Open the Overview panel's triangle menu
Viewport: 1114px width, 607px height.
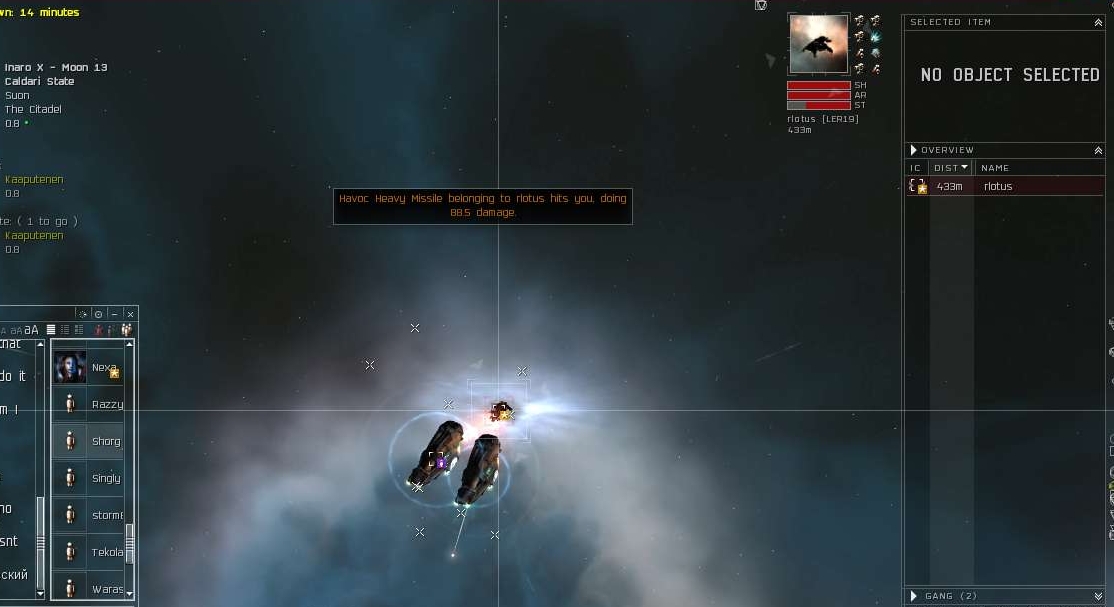(913, 150)
